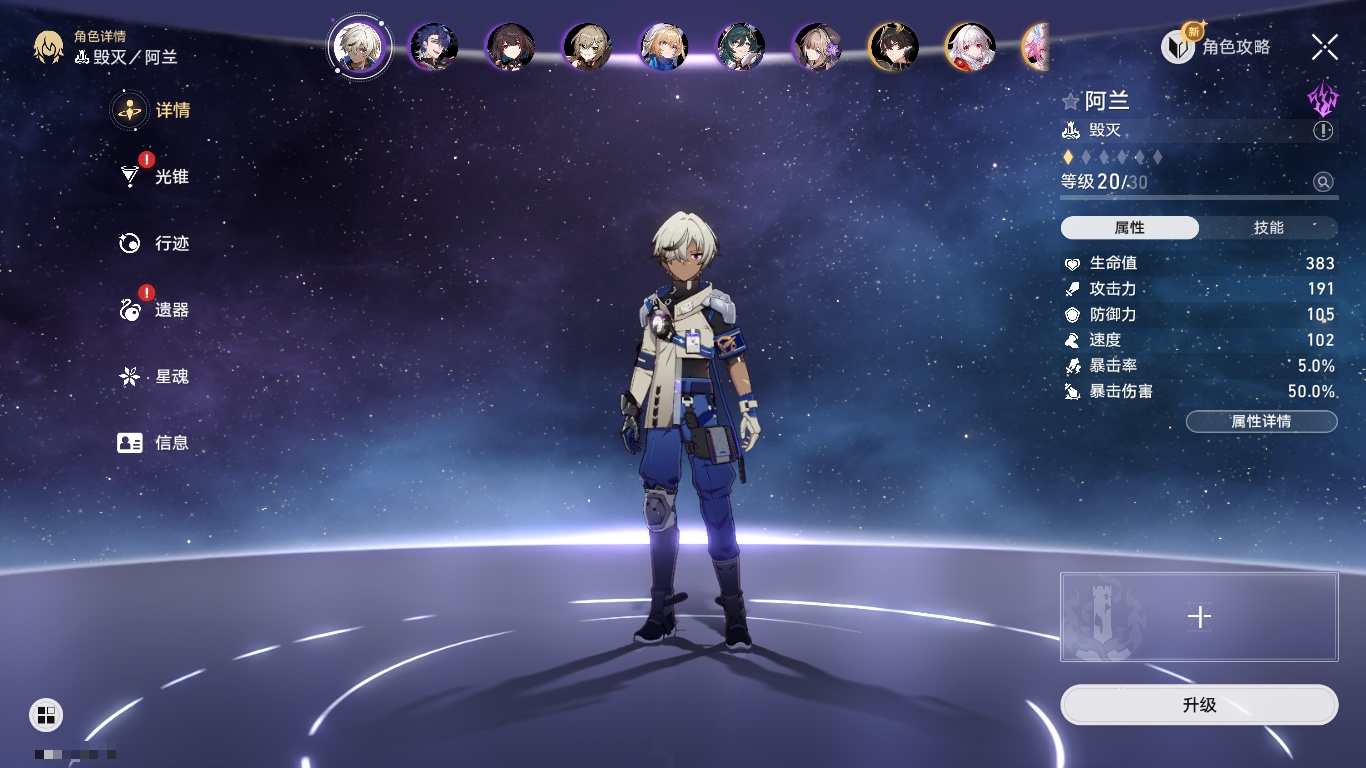Open the 角色攻略 character guide
The height and width of the screenshot is (768, 1366).
(1216, 47)
